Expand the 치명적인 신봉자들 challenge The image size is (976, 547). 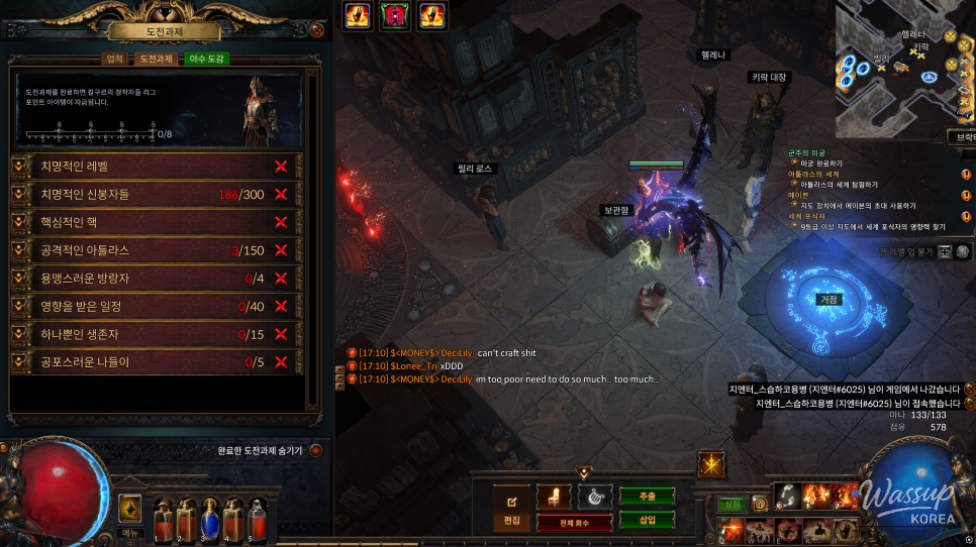click(x=21, y=194)
